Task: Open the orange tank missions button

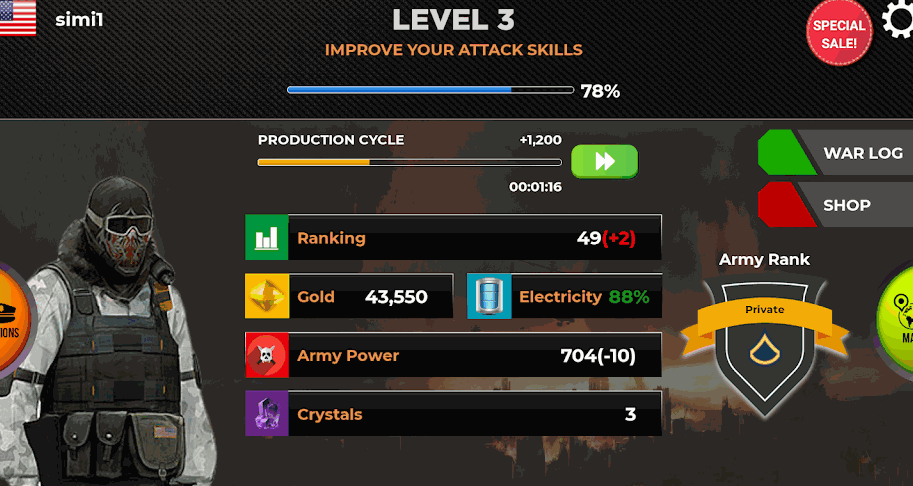Action: pyautogui.click(x=12, y=322)
